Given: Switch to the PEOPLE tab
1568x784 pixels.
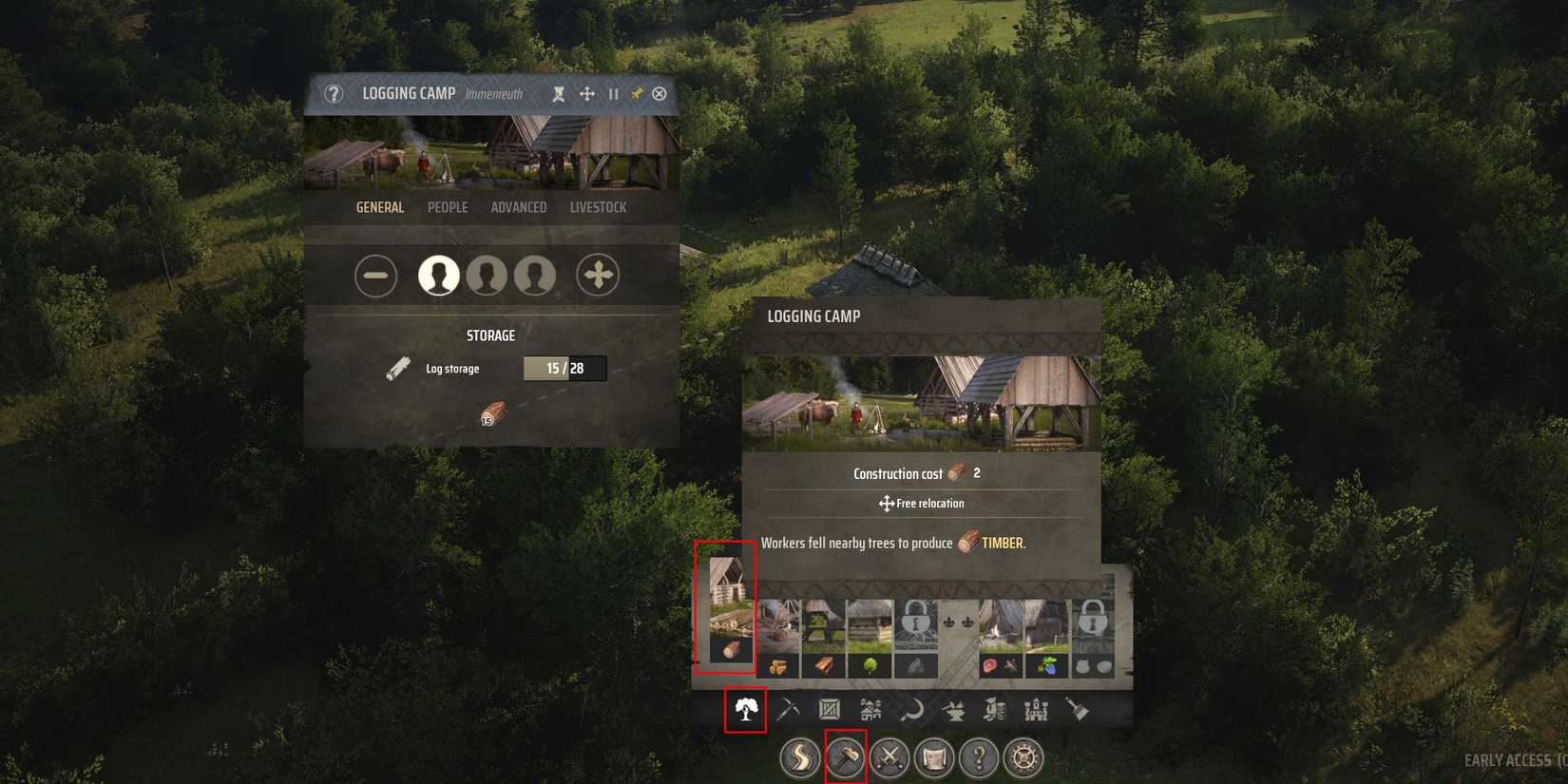Looking at the screenshot, I should pos(448,207).
